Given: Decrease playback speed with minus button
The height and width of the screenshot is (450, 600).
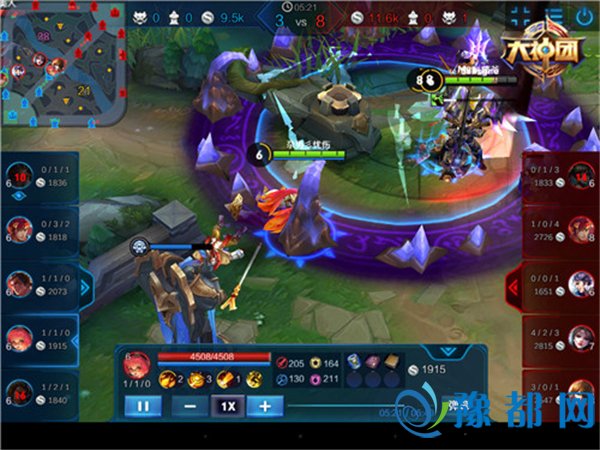Looking at the screenshot, I should pos(189,407).
